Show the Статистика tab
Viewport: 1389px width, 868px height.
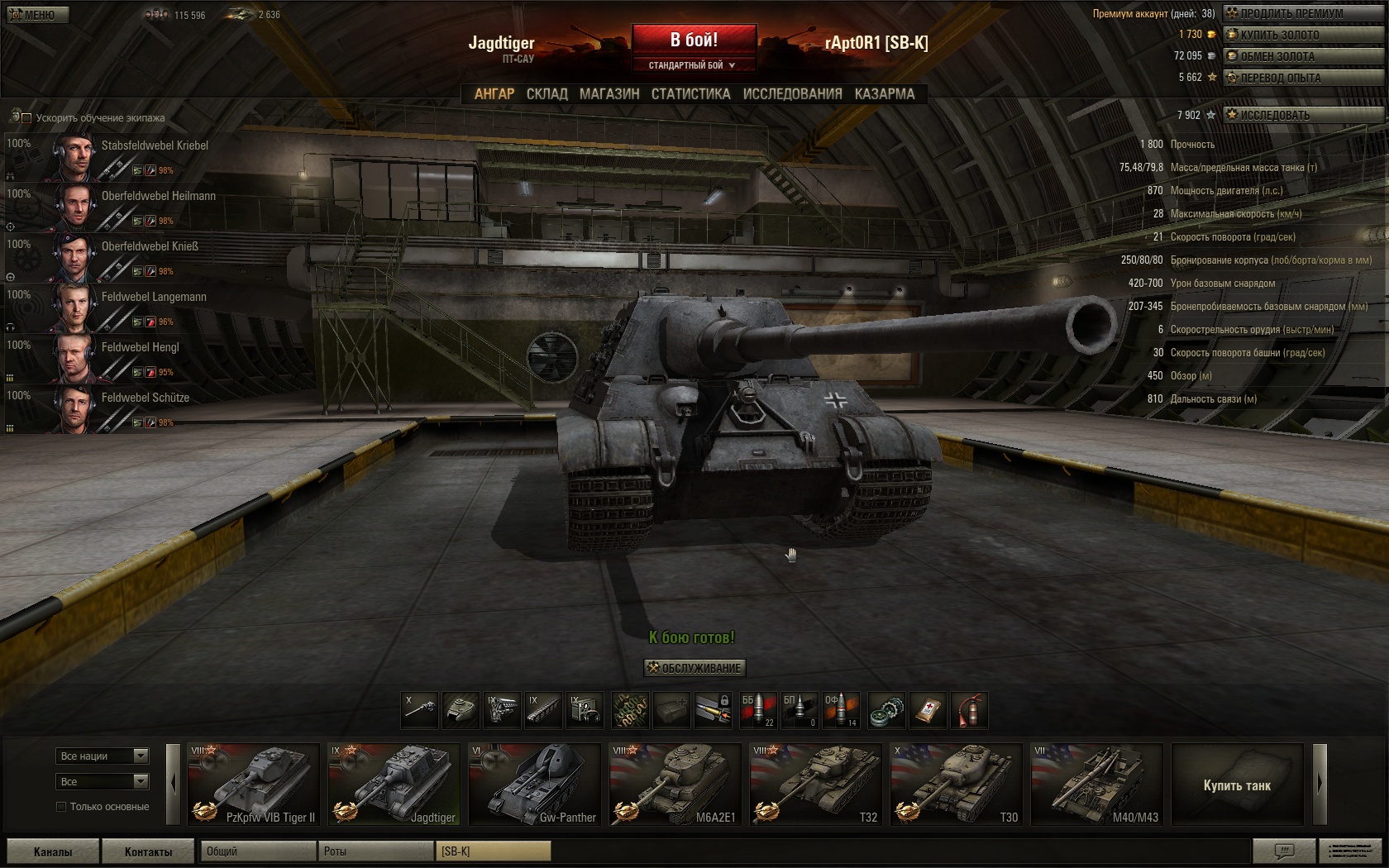690,94
